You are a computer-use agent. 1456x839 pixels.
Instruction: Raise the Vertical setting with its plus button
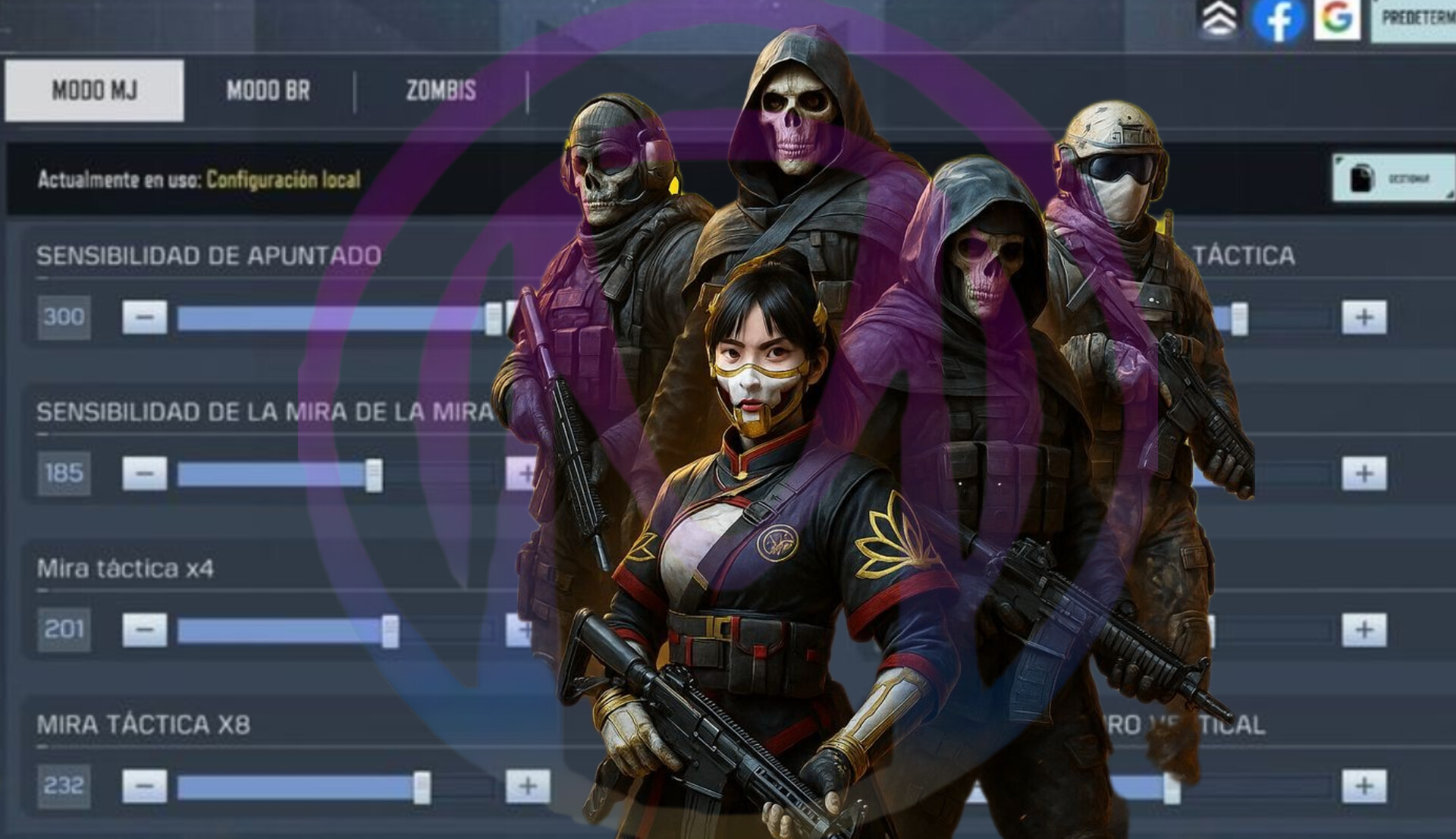click(x=1363, y=786)
